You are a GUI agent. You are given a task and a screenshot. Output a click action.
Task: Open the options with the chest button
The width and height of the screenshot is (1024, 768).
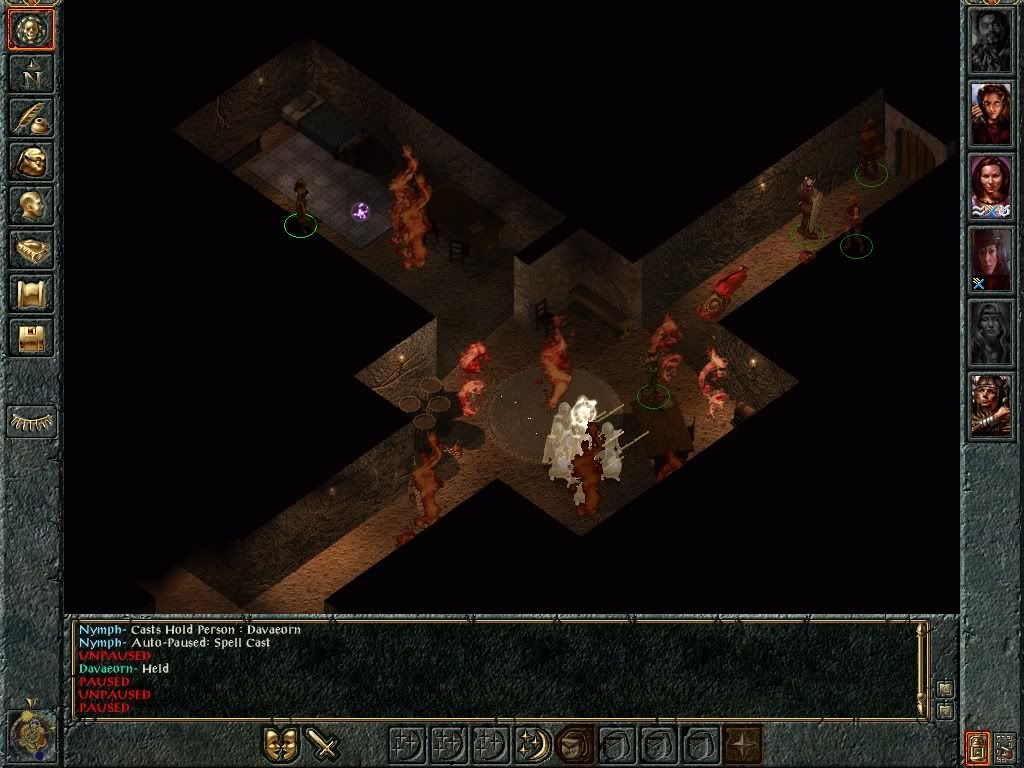coord(31,337)
